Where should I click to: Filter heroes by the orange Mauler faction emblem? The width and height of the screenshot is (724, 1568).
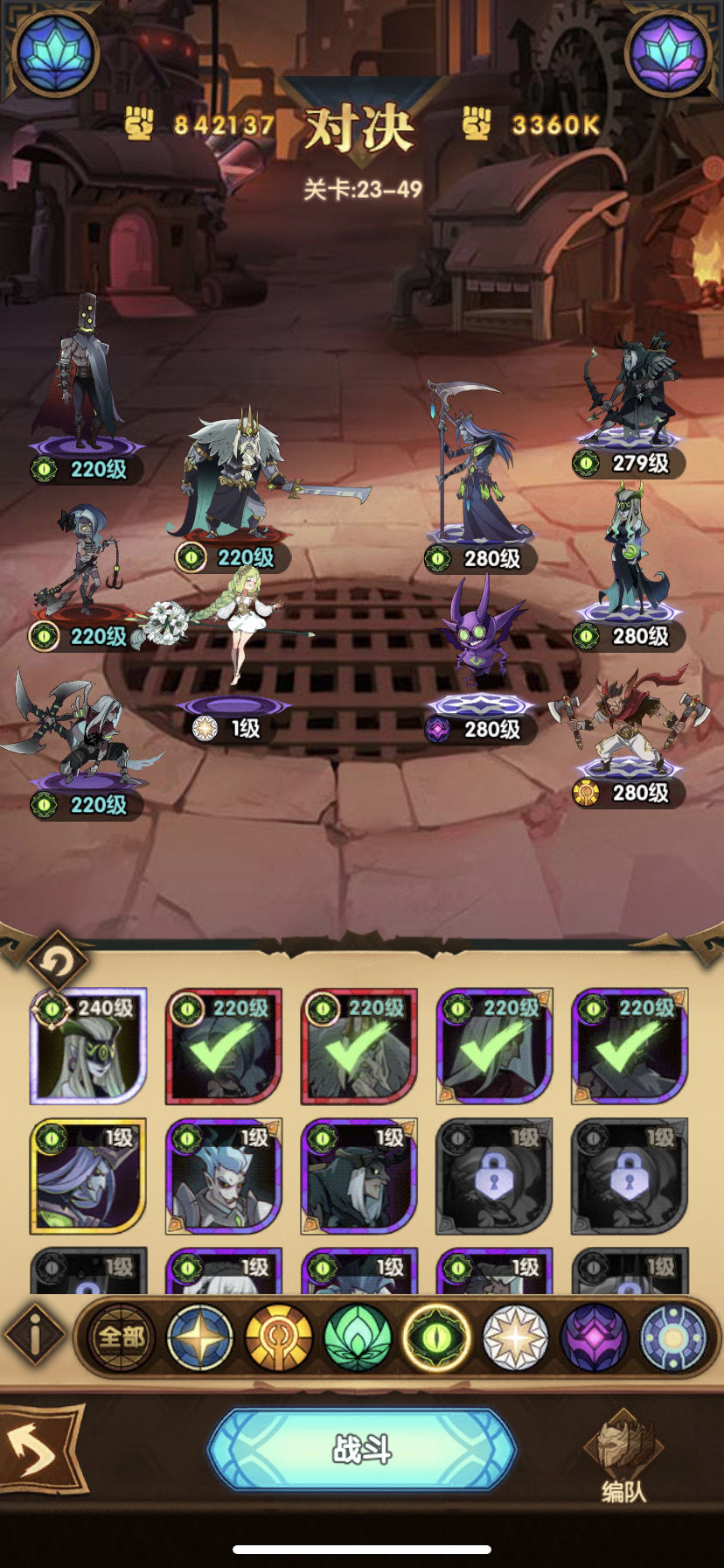tap(279, 1337)
